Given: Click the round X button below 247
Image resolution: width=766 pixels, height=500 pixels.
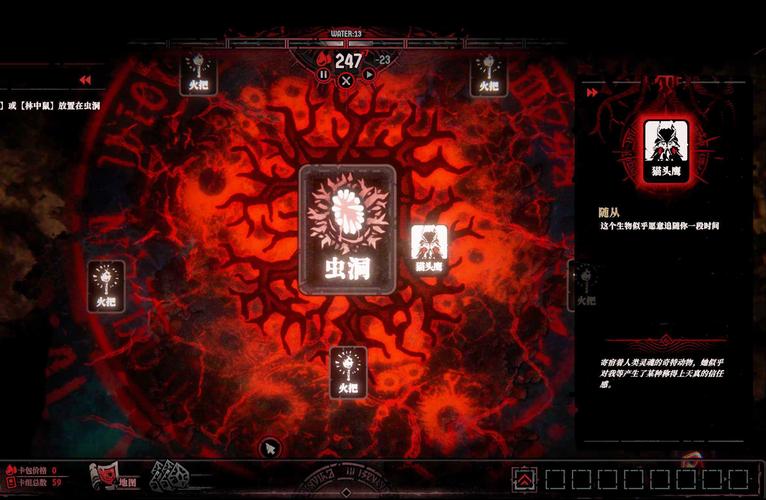Looking at the screenshot, I should 346,80.
